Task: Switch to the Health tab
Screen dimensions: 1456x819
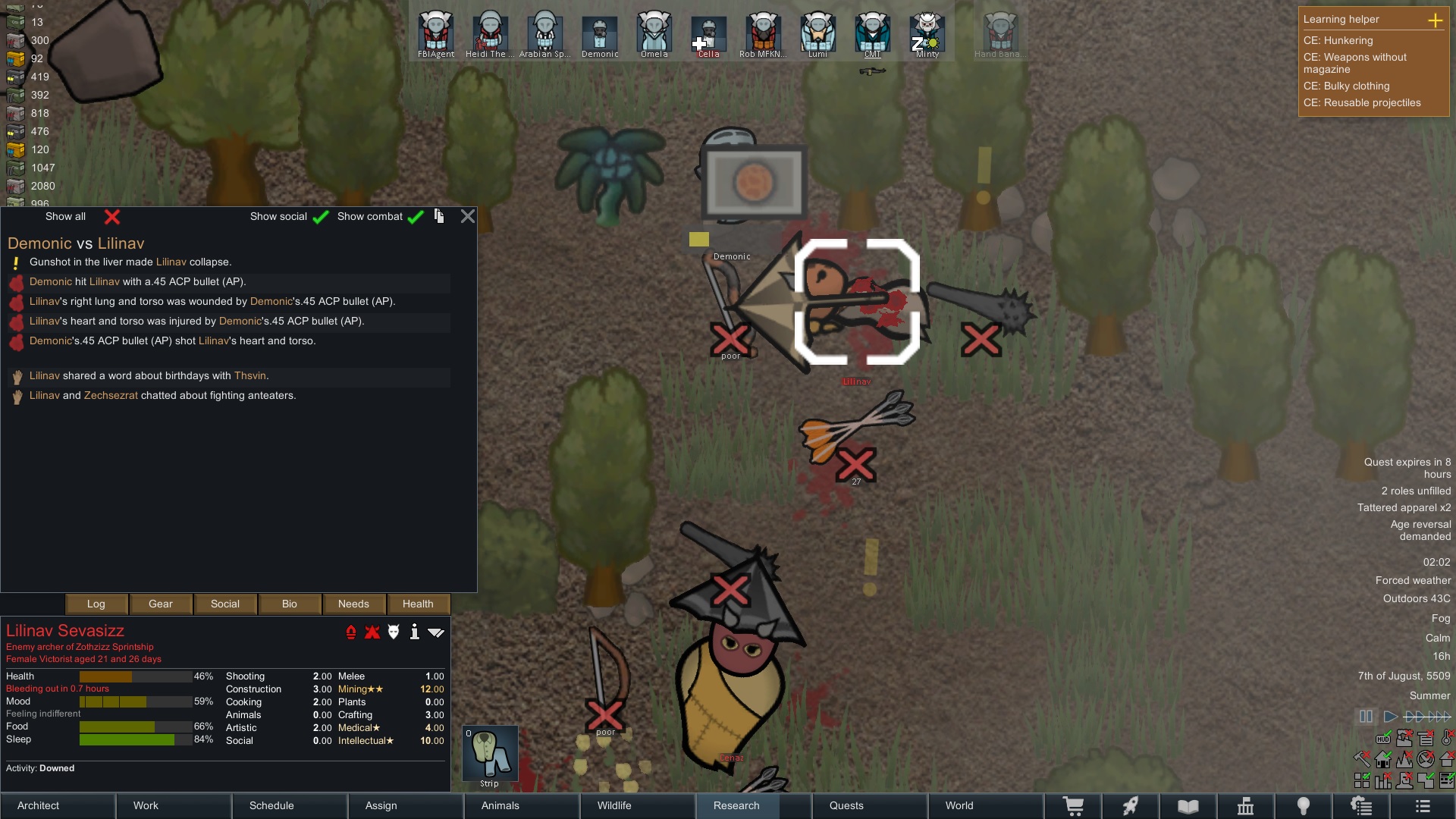Action: point(418,604)
